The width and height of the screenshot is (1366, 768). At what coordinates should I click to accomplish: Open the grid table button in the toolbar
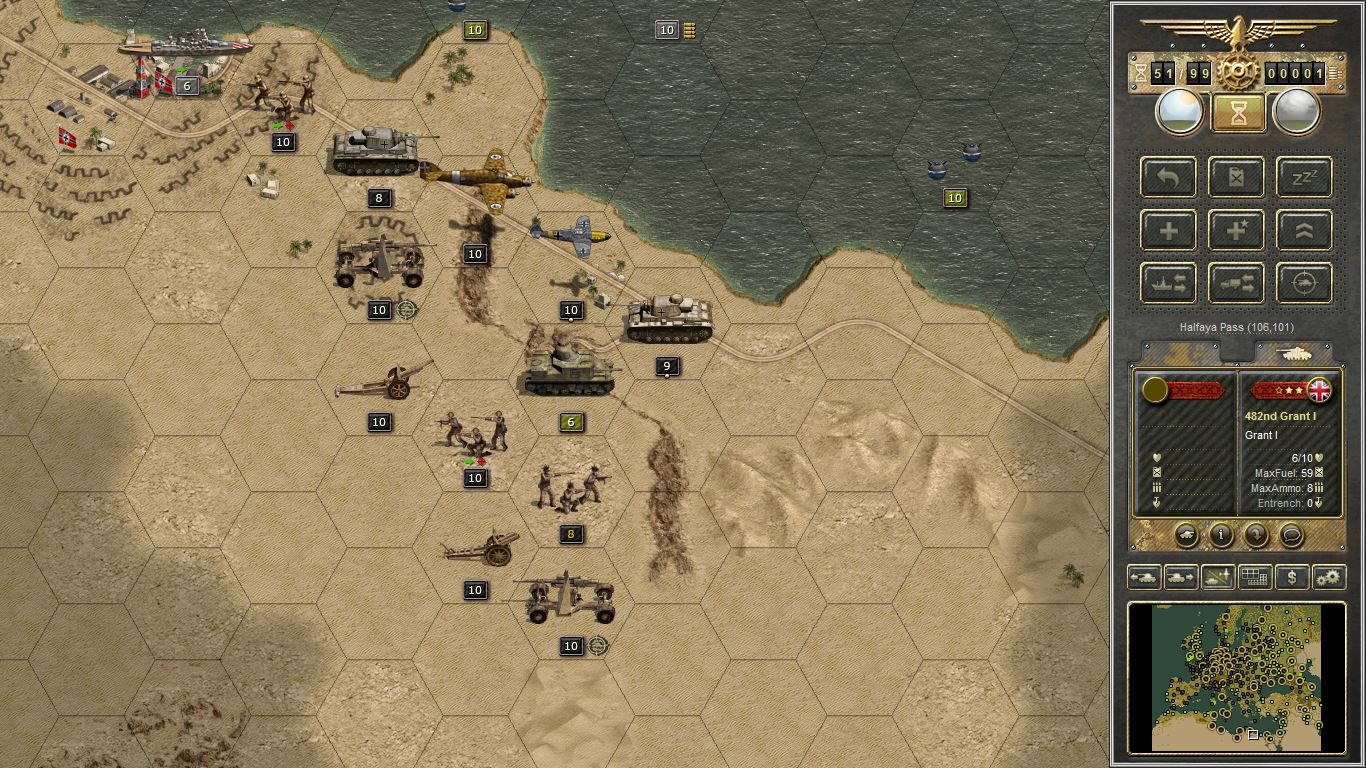(x=1254, y=577)
